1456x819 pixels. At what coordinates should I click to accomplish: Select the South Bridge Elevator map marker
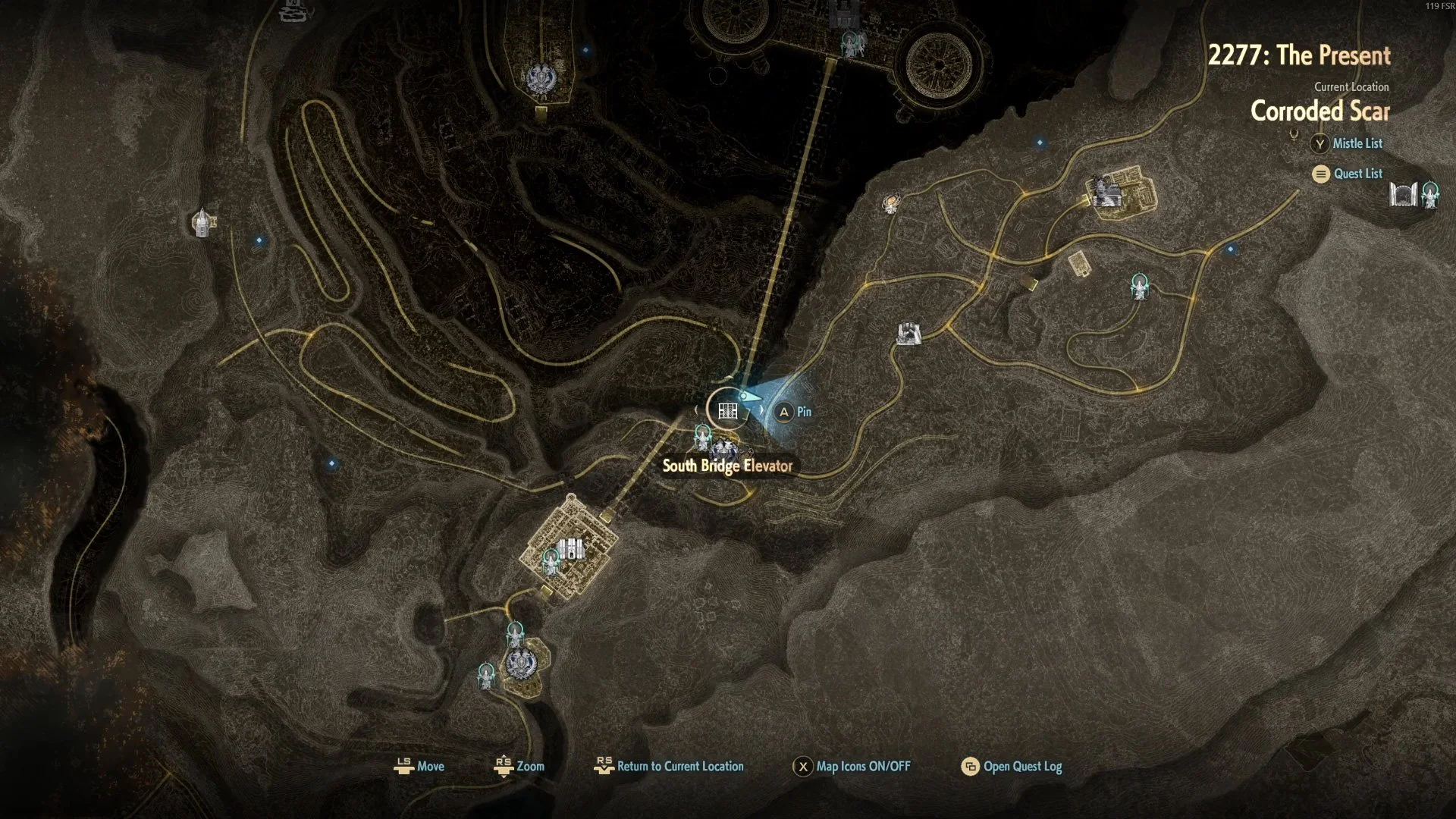pyautogui.click(x=728, y=411)
